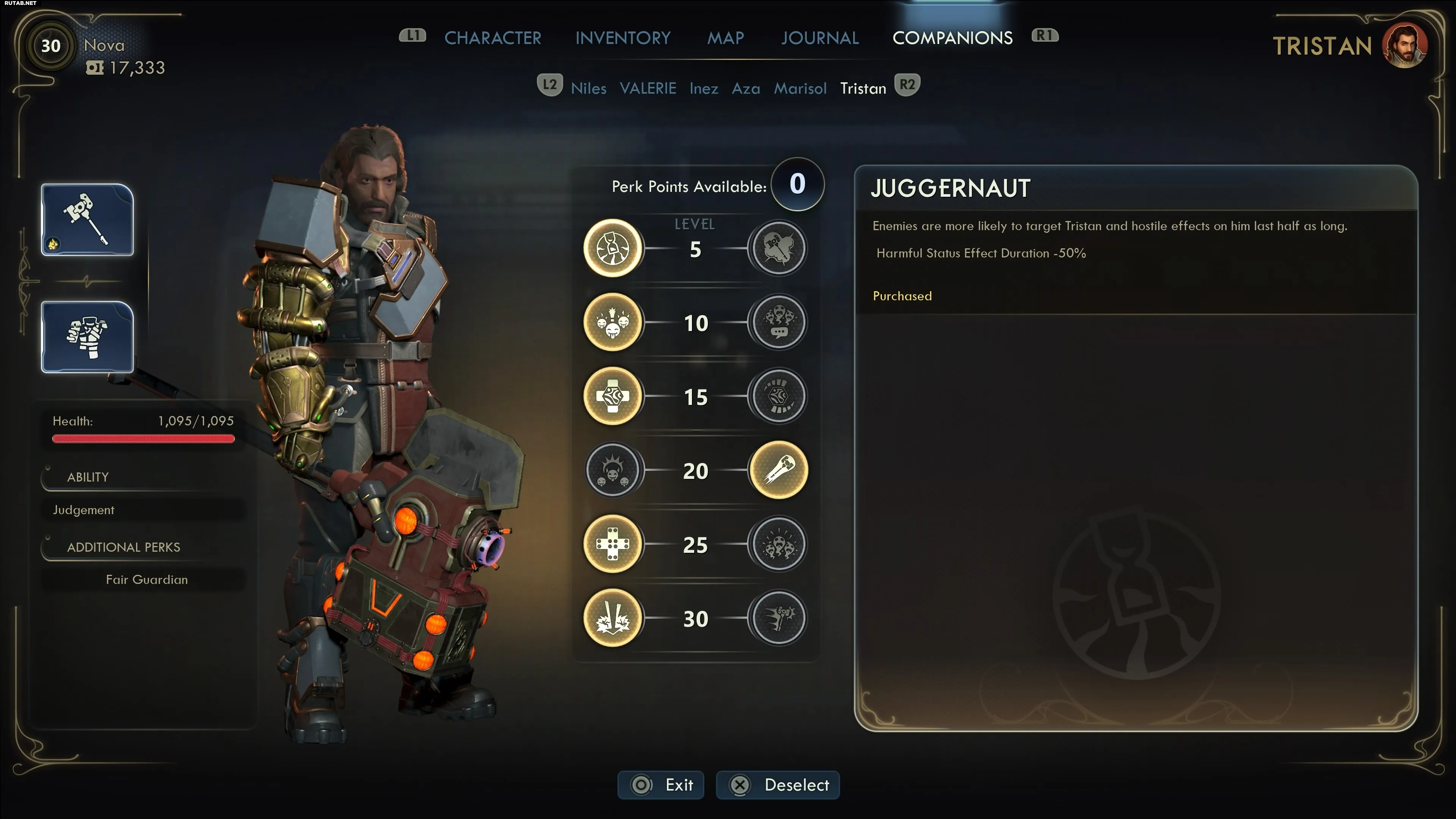The height and width of the screenshot is (819, 1456).
Task: View companion Aza
Action: pos(745,88)
